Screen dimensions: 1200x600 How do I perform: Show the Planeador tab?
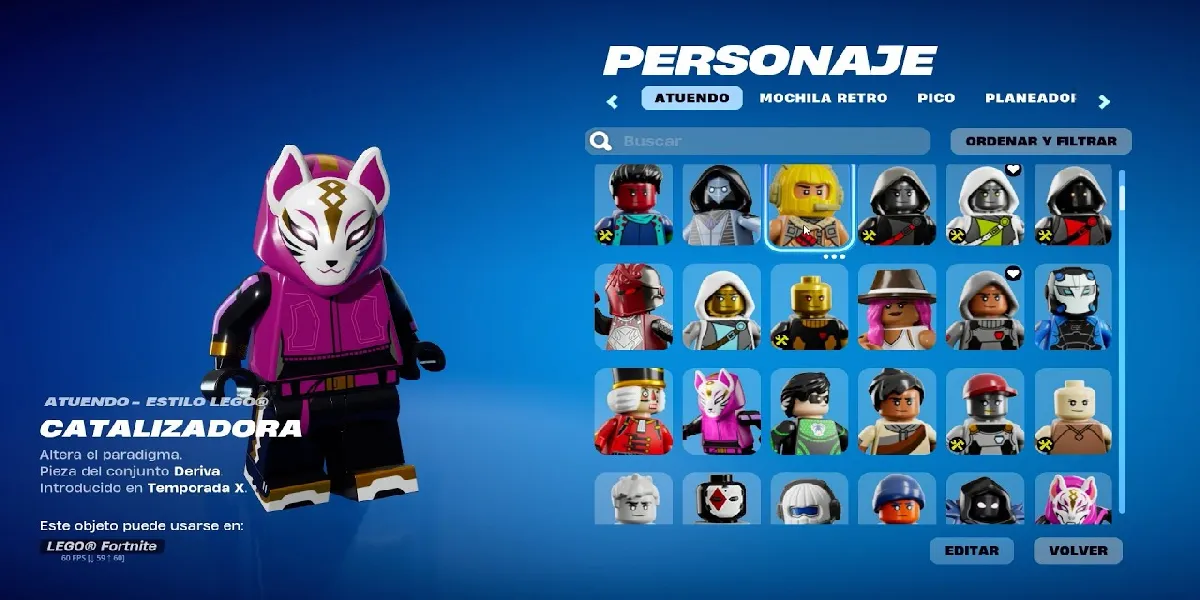1030,98
